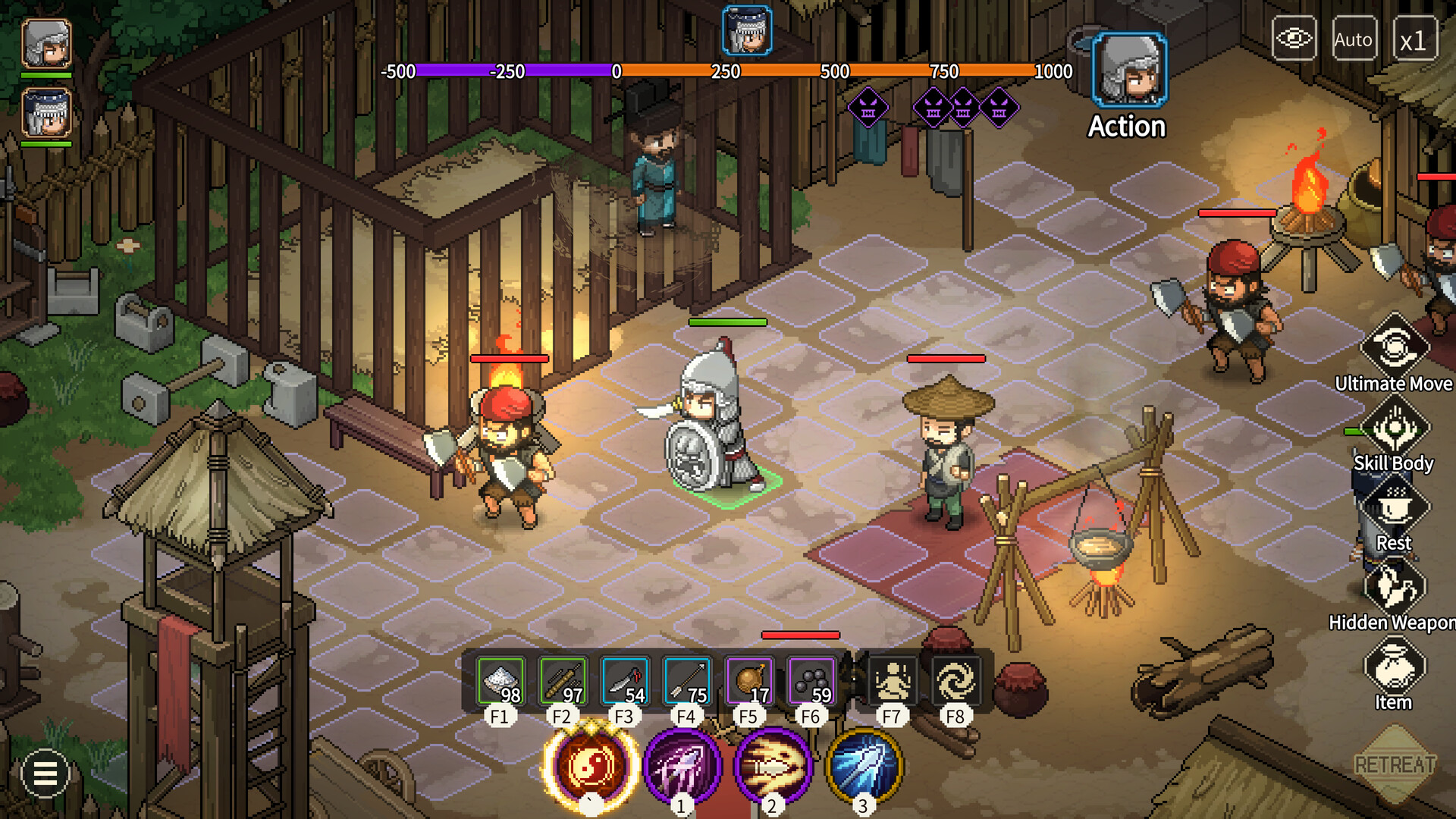Image resolution: width=1456 pixels, height=819 pixels.
Task: Open the hamburger menu
Action: click(x=43, y=774)
